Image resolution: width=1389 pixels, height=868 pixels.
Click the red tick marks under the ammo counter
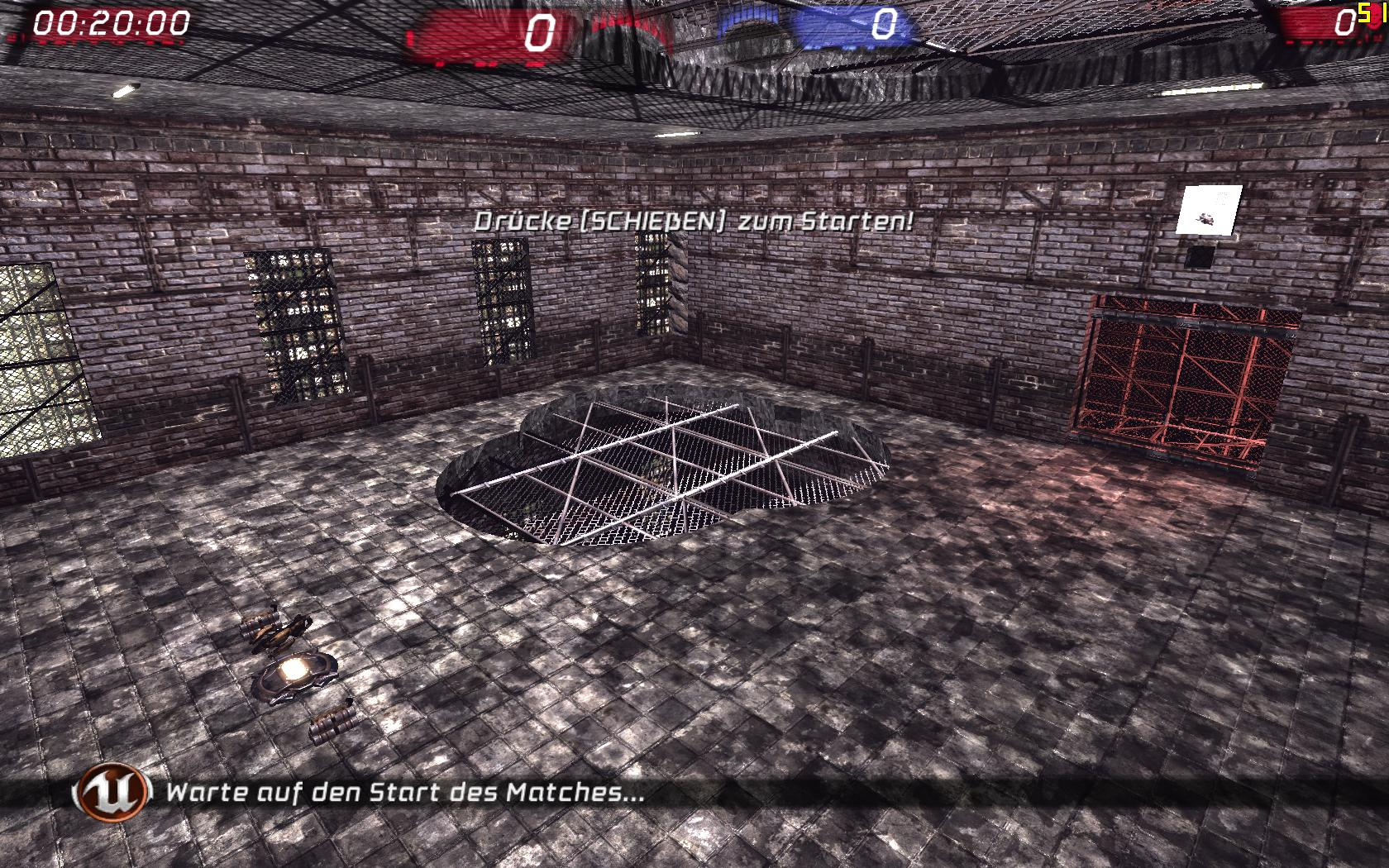coord(1319,42)
